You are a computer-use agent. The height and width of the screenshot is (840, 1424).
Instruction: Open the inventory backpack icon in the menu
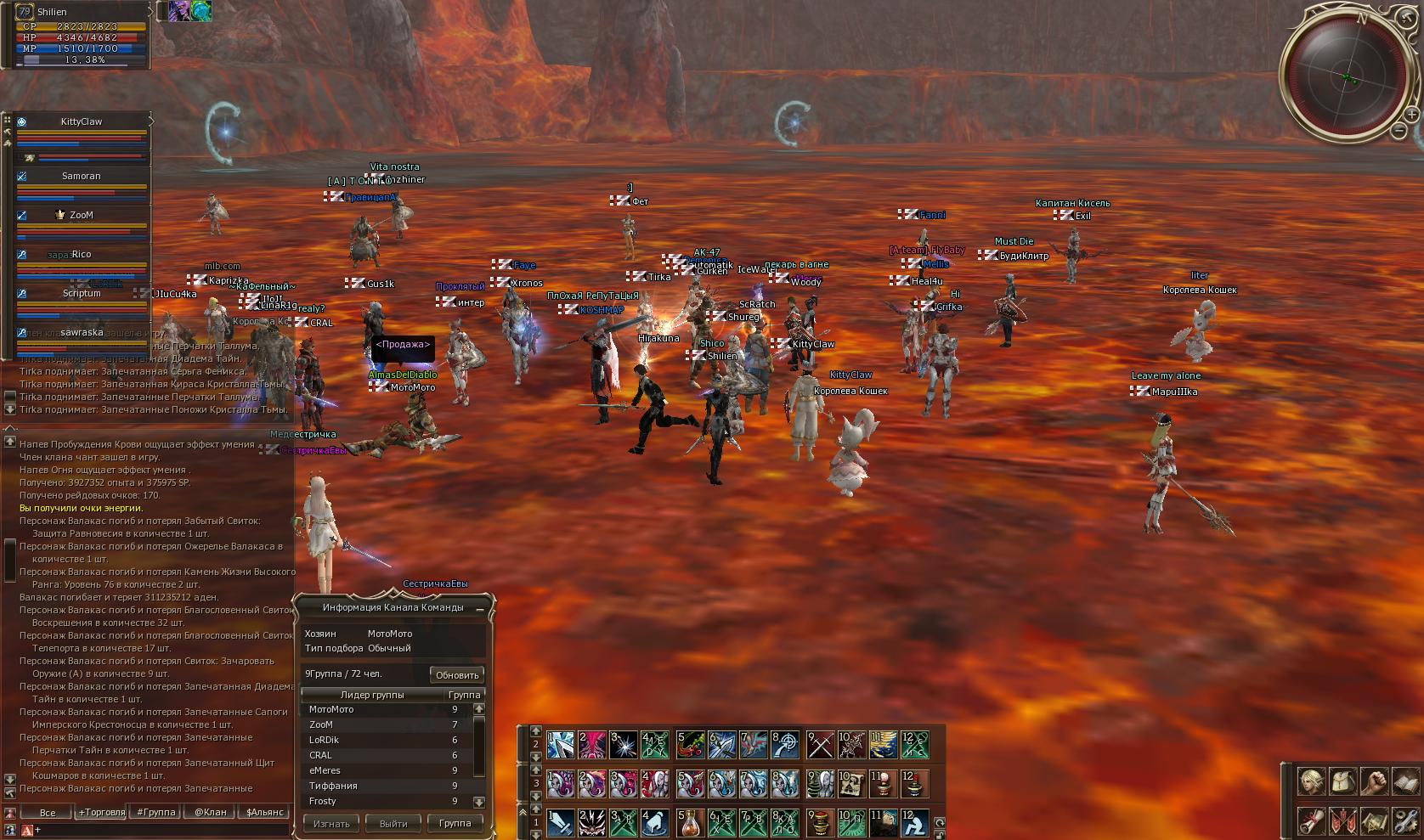click(1342, 781)
